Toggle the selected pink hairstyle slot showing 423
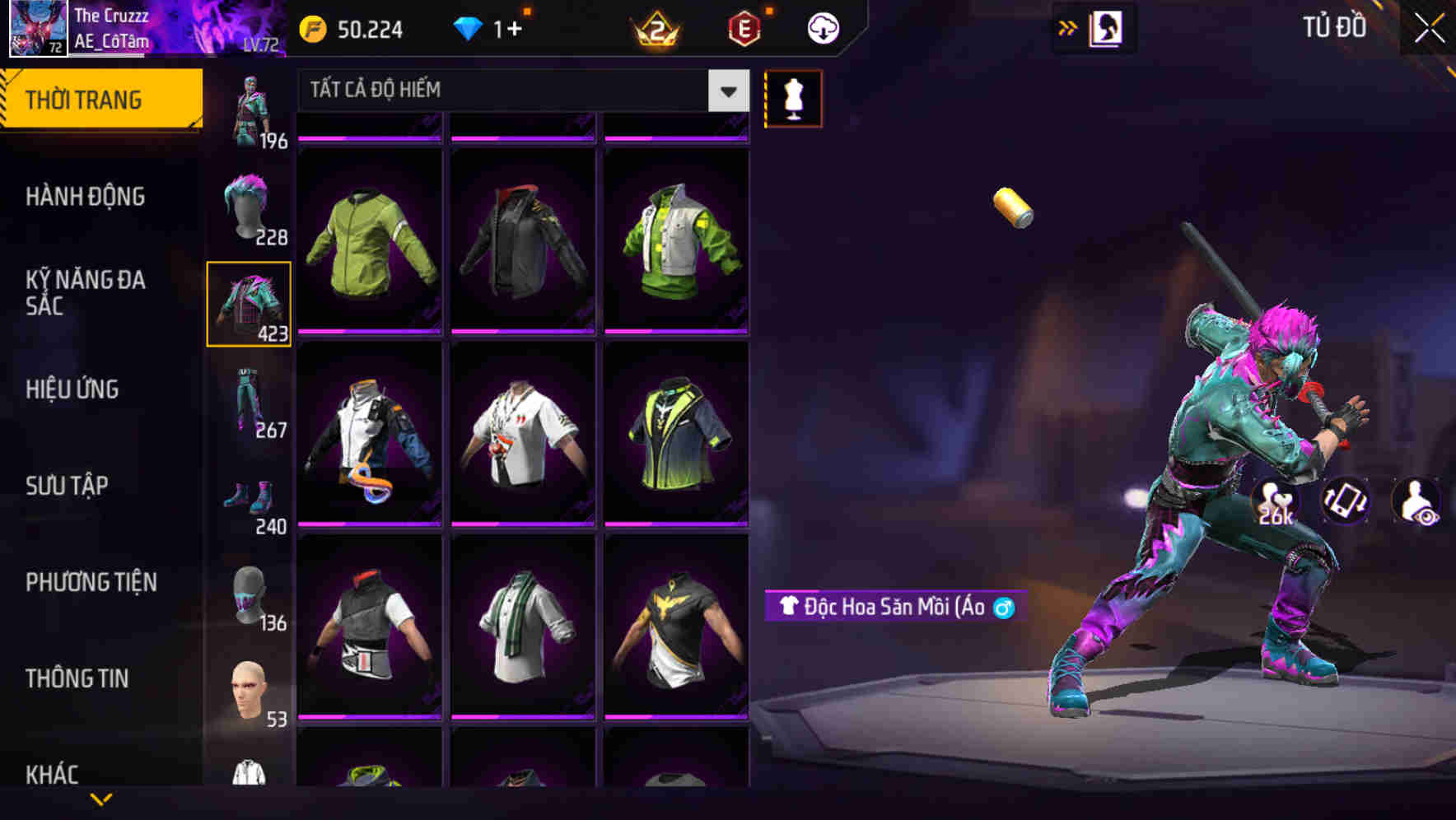Viewport: 1456px width, 820px height. pos(250,305)
